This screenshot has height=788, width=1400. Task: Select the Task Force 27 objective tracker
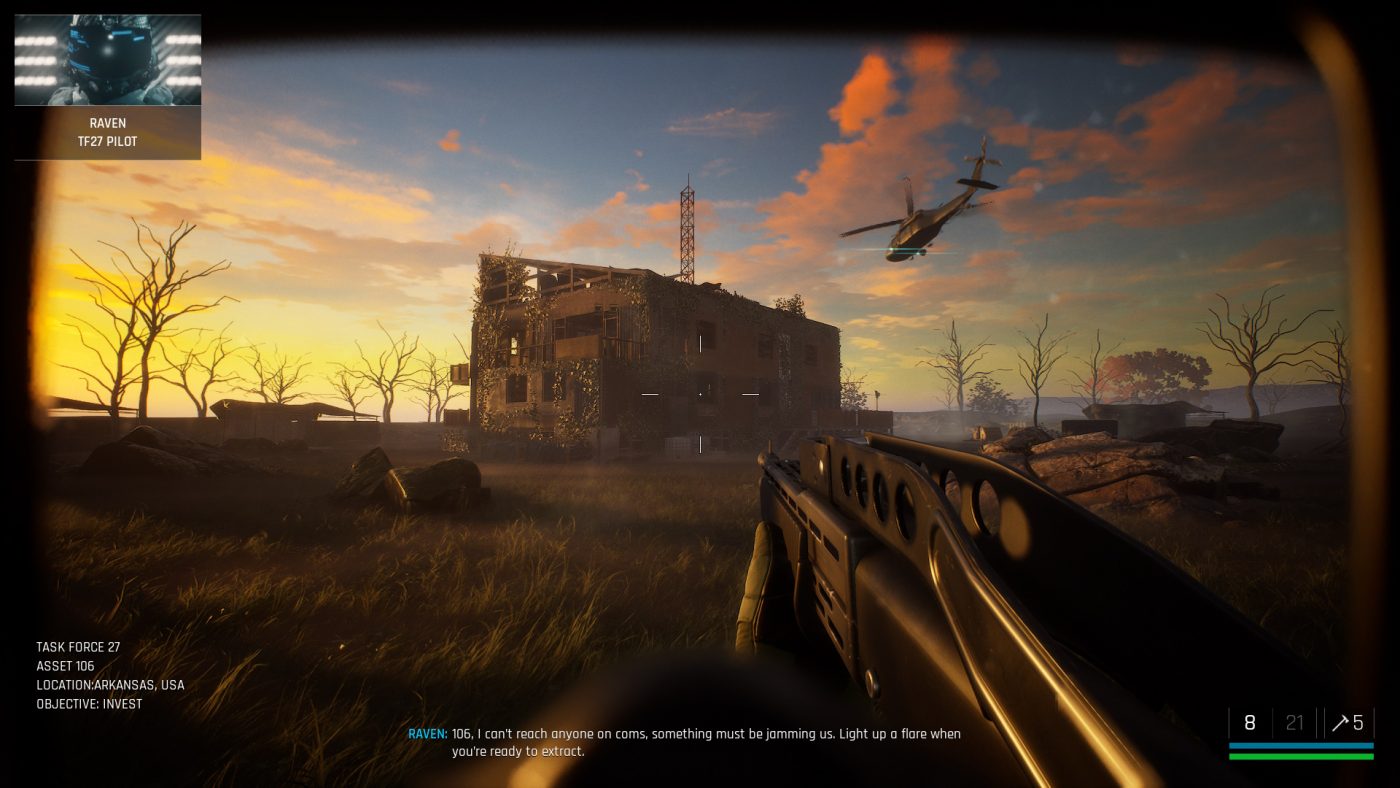point(110,676)
